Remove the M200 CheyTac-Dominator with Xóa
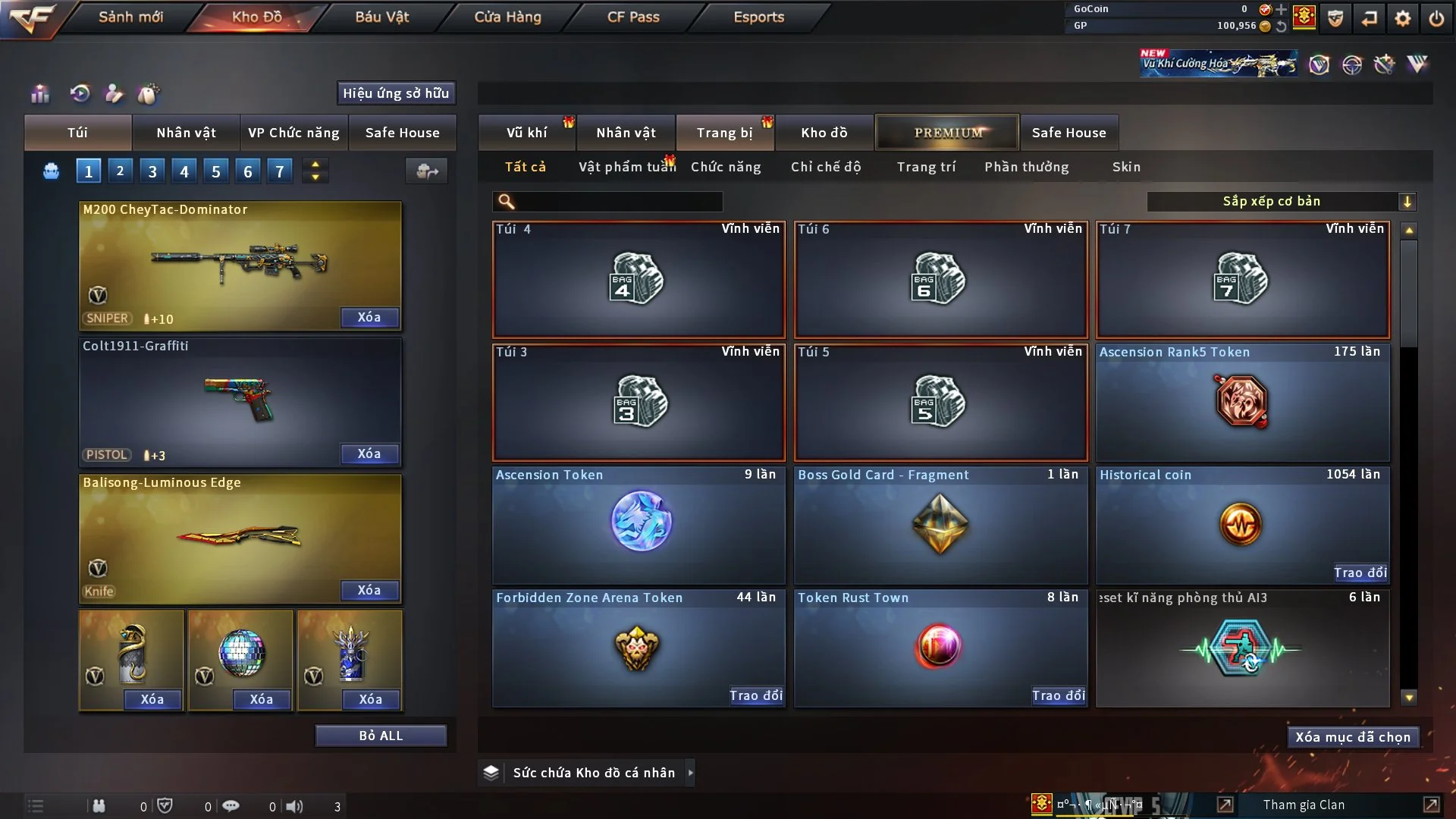 click(369, 317)
